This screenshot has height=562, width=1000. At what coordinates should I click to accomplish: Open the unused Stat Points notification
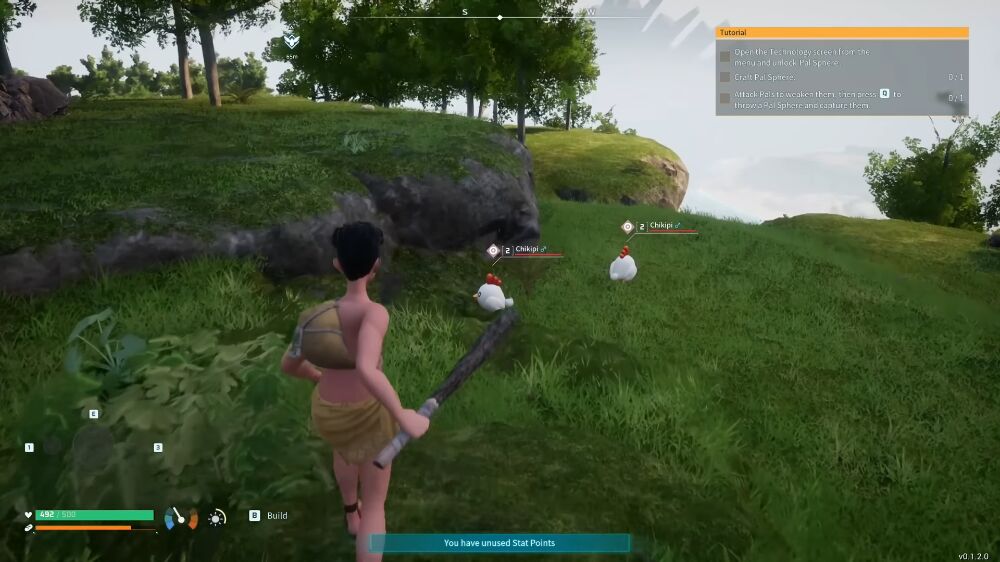(x=499, y=543)
